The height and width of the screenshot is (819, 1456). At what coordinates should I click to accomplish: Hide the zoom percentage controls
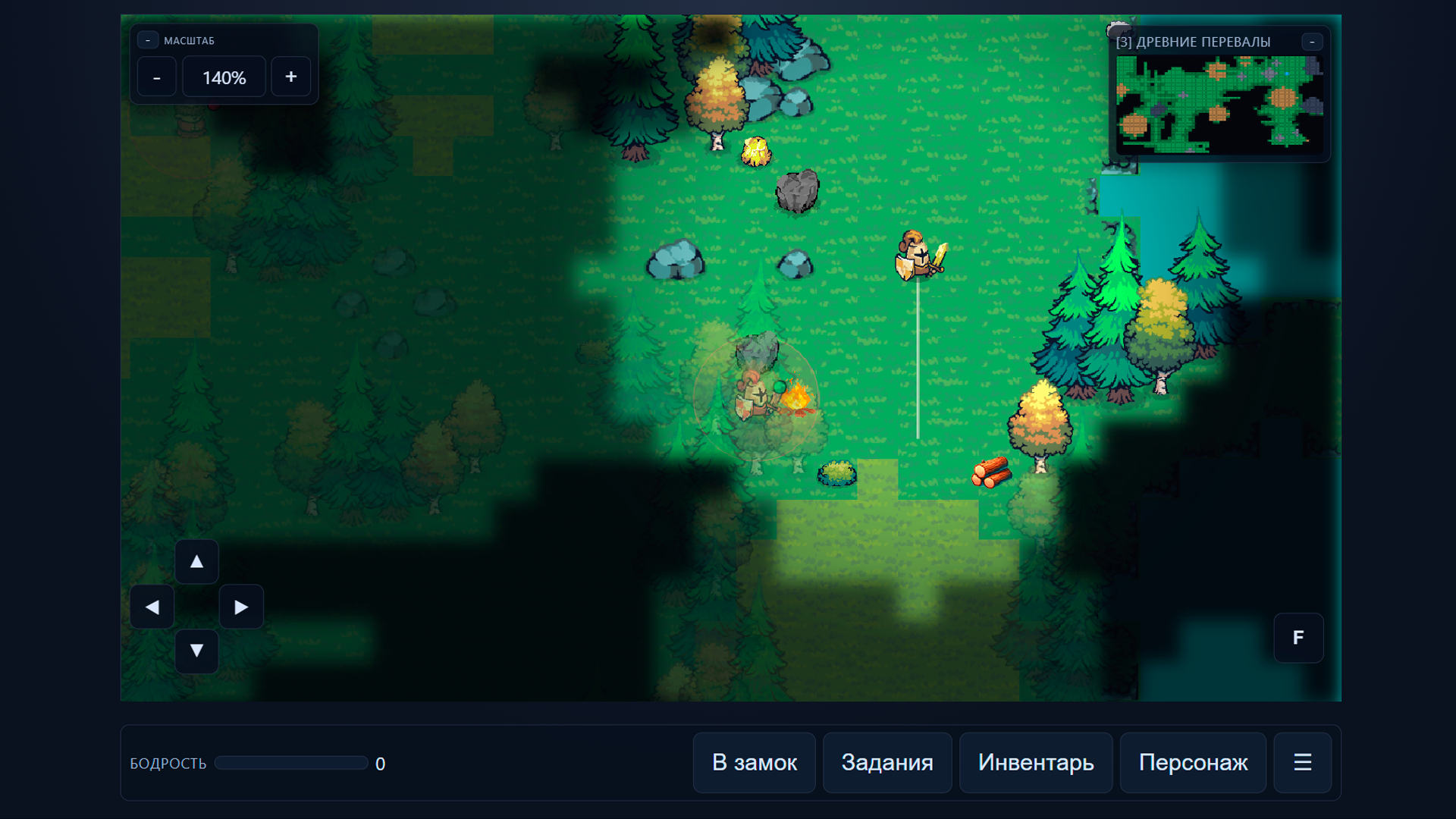(x=148, y=39)
